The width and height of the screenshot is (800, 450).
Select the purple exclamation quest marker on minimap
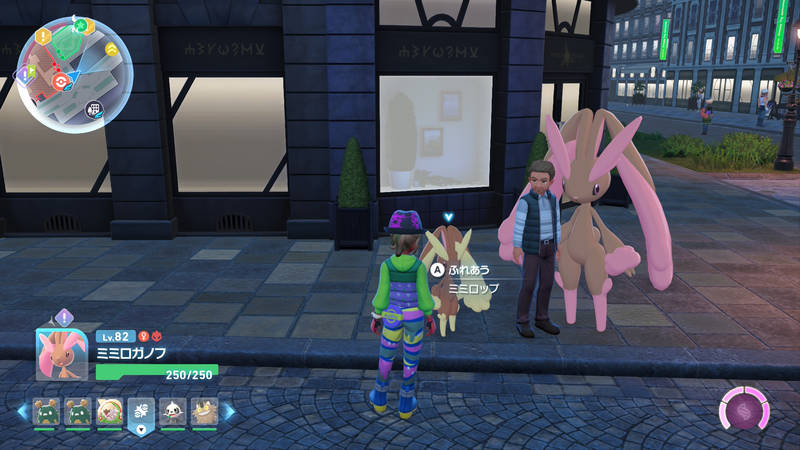[x=23, y=74]
